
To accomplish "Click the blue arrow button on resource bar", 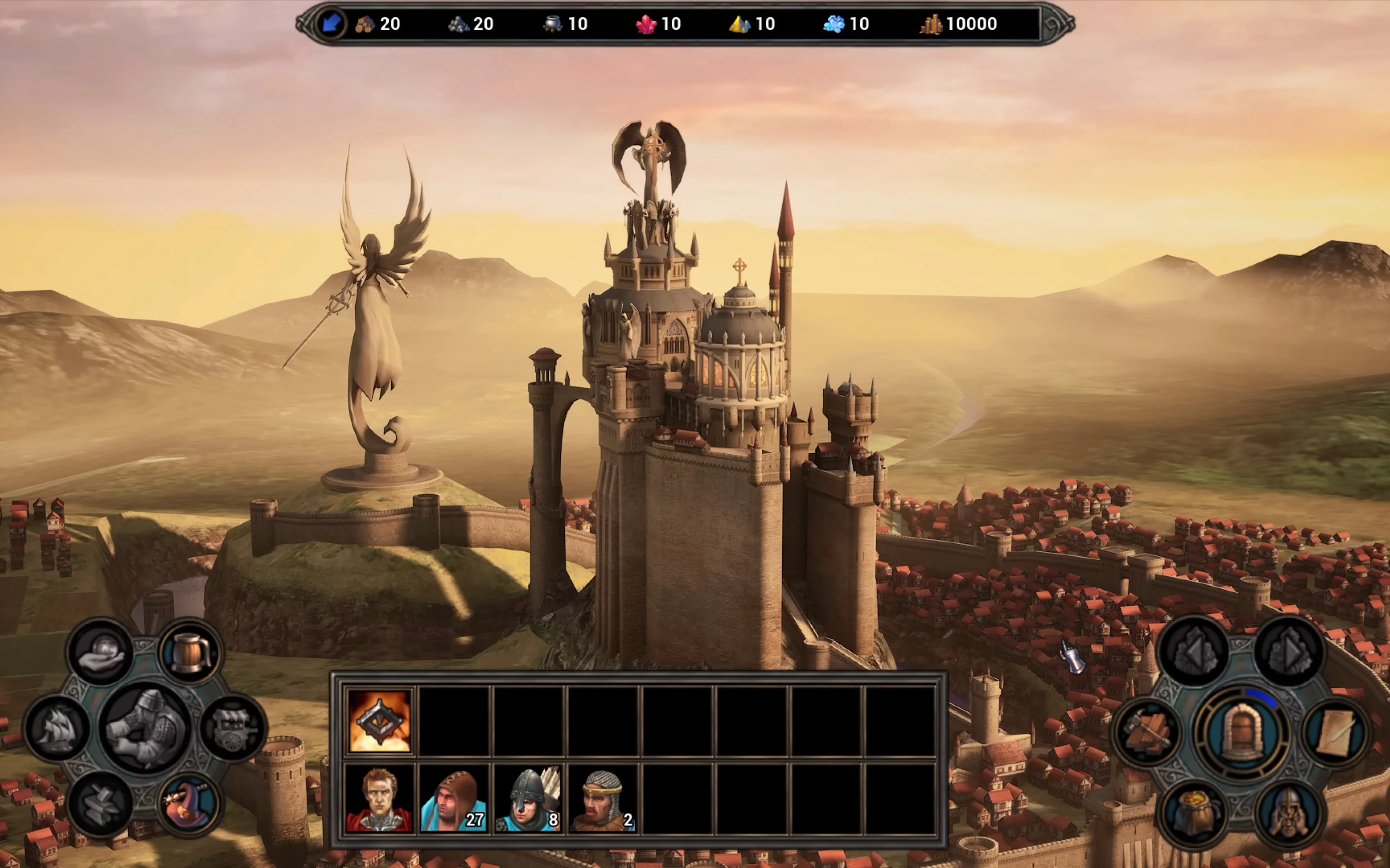I will tap(331, 24).
